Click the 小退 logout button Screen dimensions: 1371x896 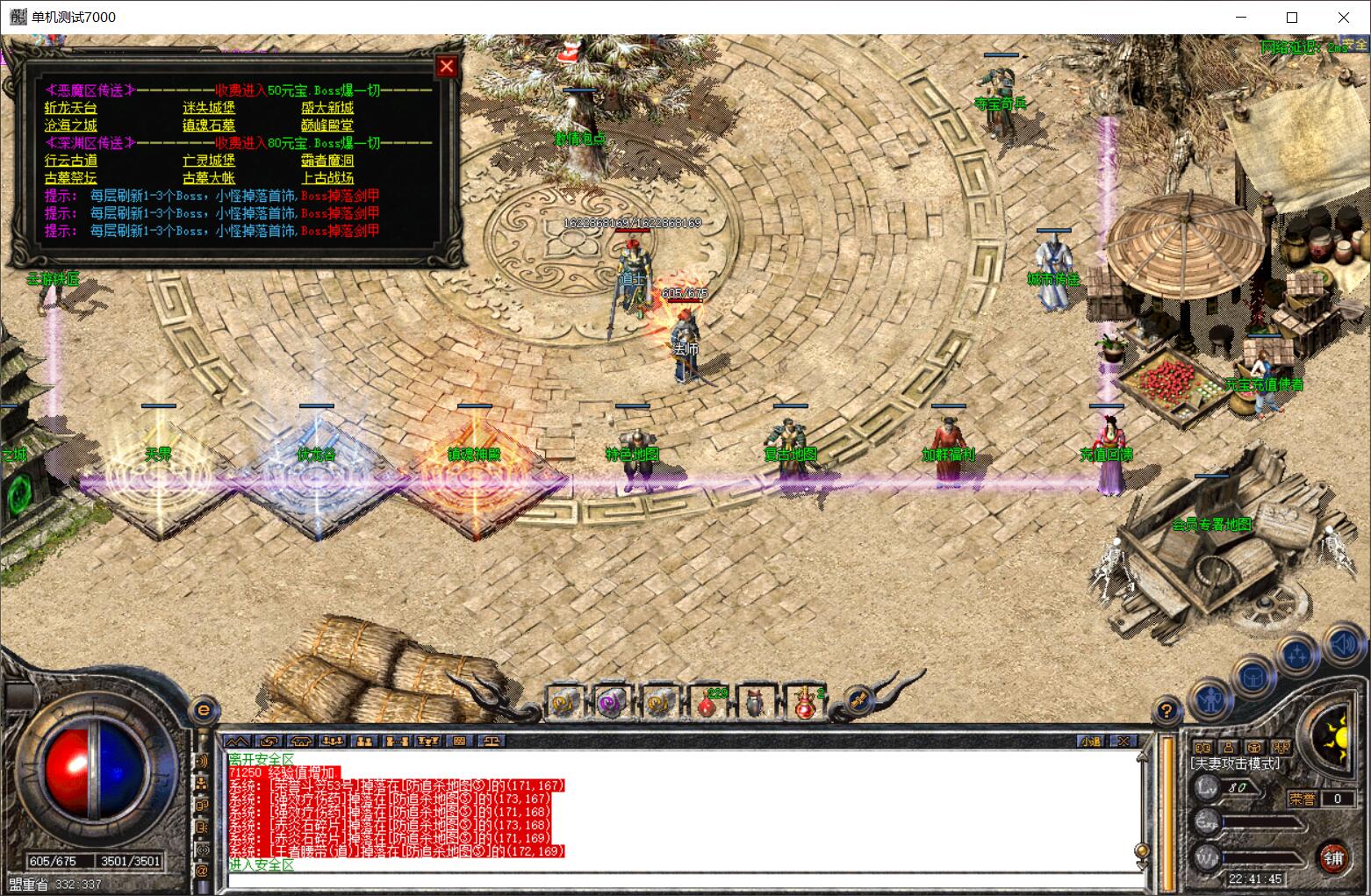[x=1091, y=742]
